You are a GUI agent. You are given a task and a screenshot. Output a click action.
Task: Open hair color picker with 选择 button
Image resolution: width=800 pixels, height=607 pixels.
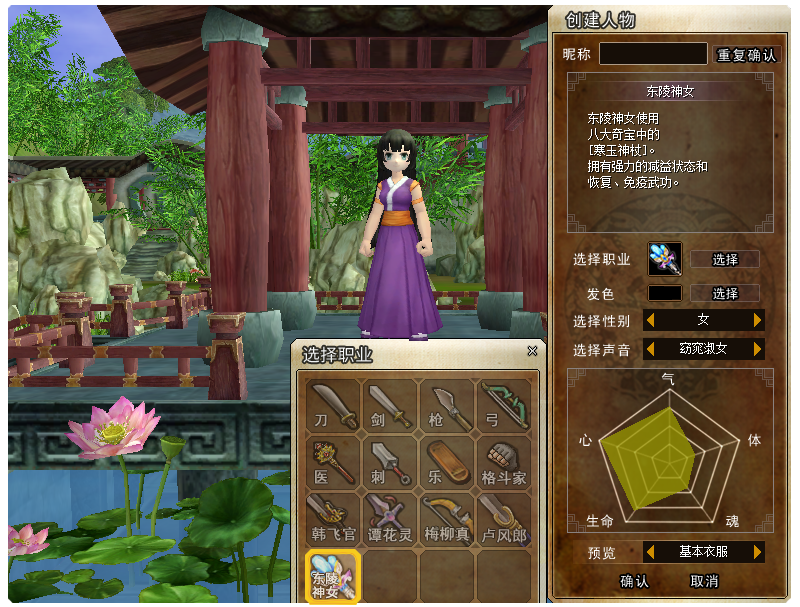(x=725, y=294)
